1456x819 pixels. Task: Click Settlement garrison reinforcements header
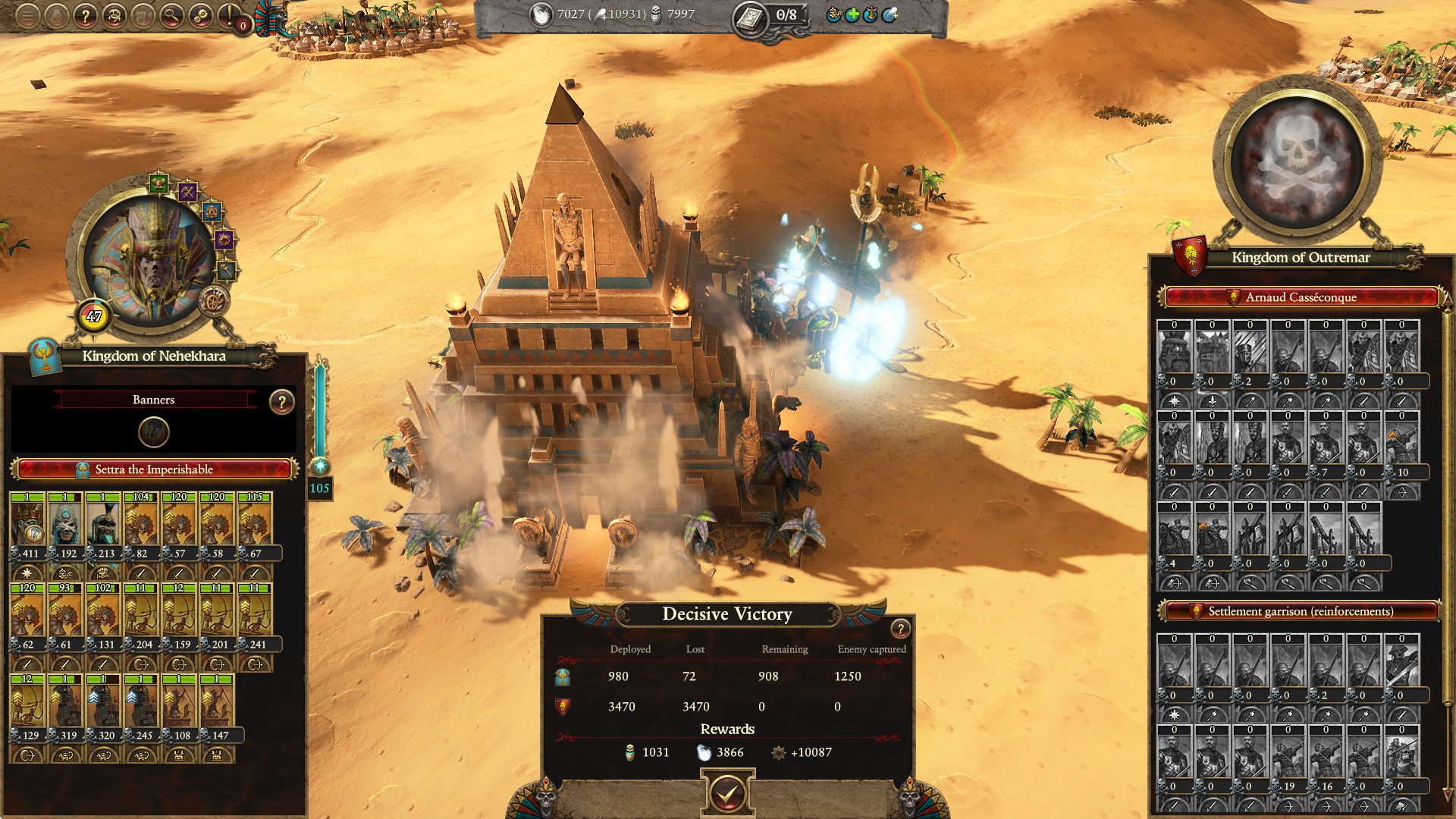pyautogui.click(x=1301, y=611)
